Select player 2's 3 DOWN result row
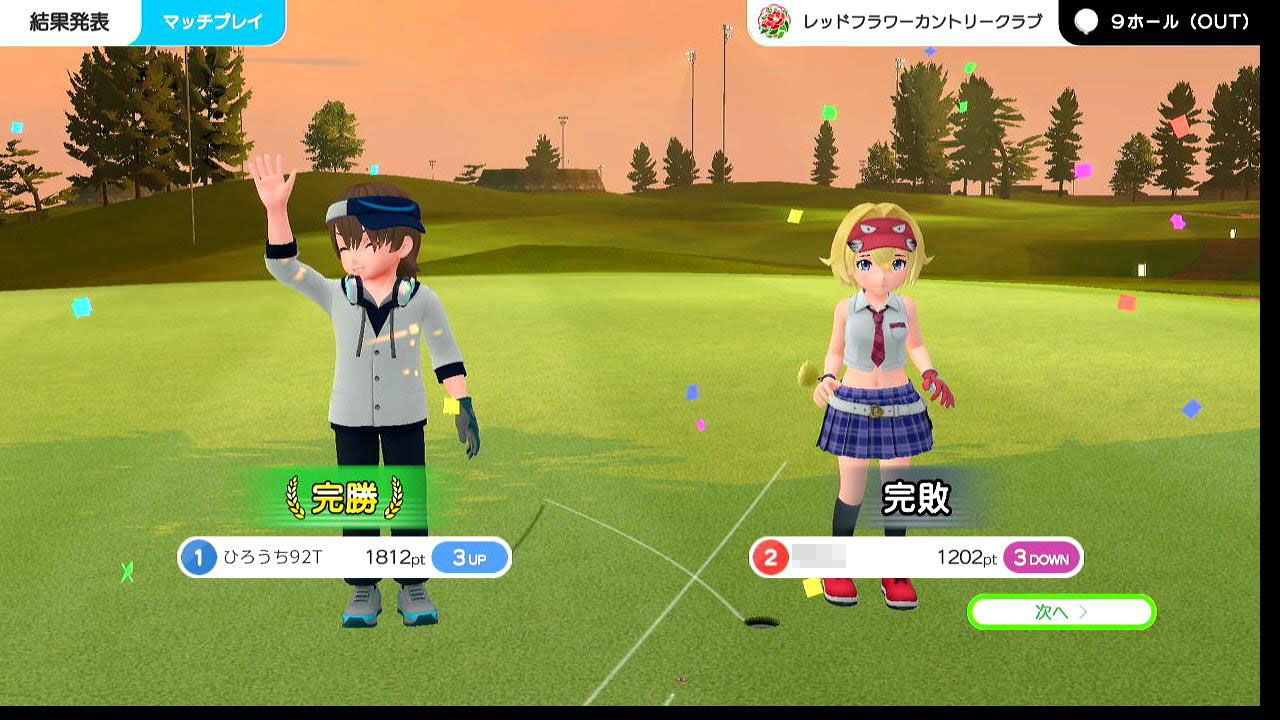The image size is (1280, 720). pos(915,558)
